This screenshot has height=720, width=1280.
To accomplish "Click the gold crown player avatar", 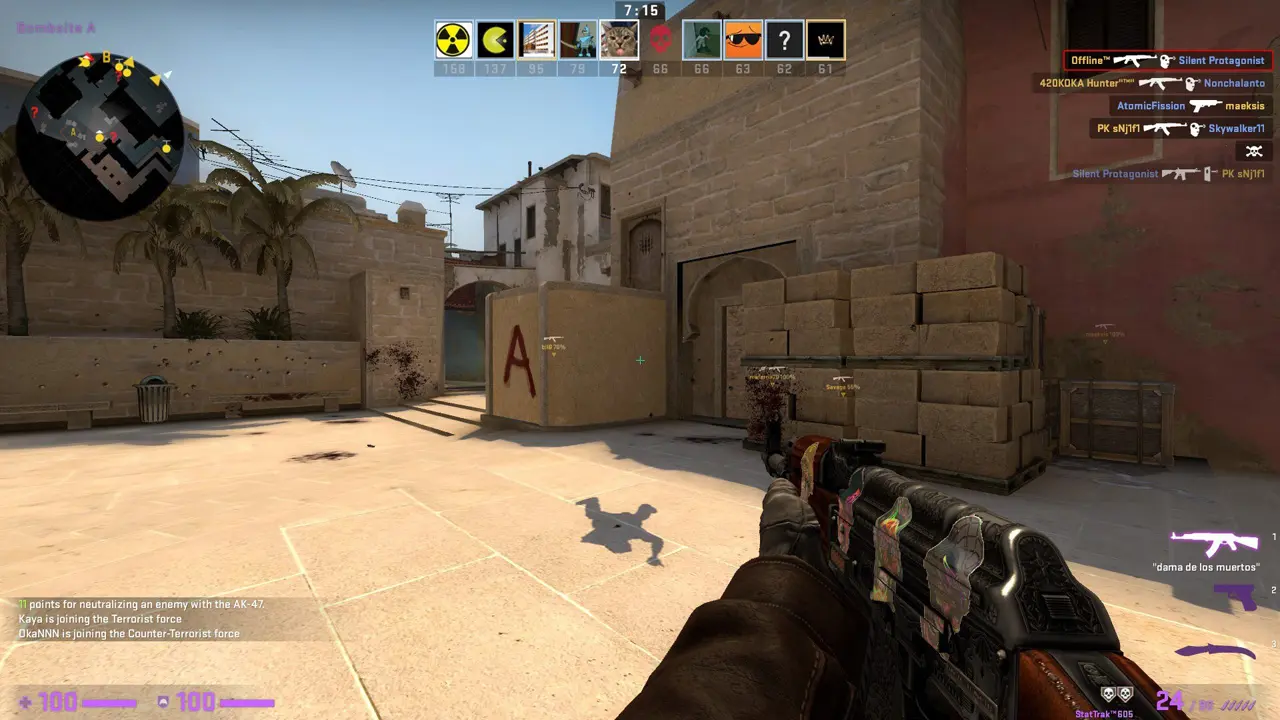I will [x=825, y=40].
